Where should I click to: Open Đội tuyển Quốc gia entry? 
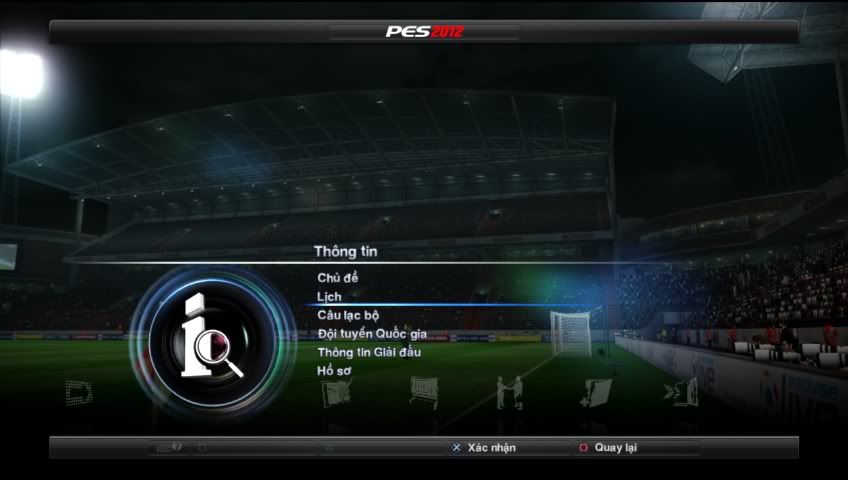pos(372,333)
